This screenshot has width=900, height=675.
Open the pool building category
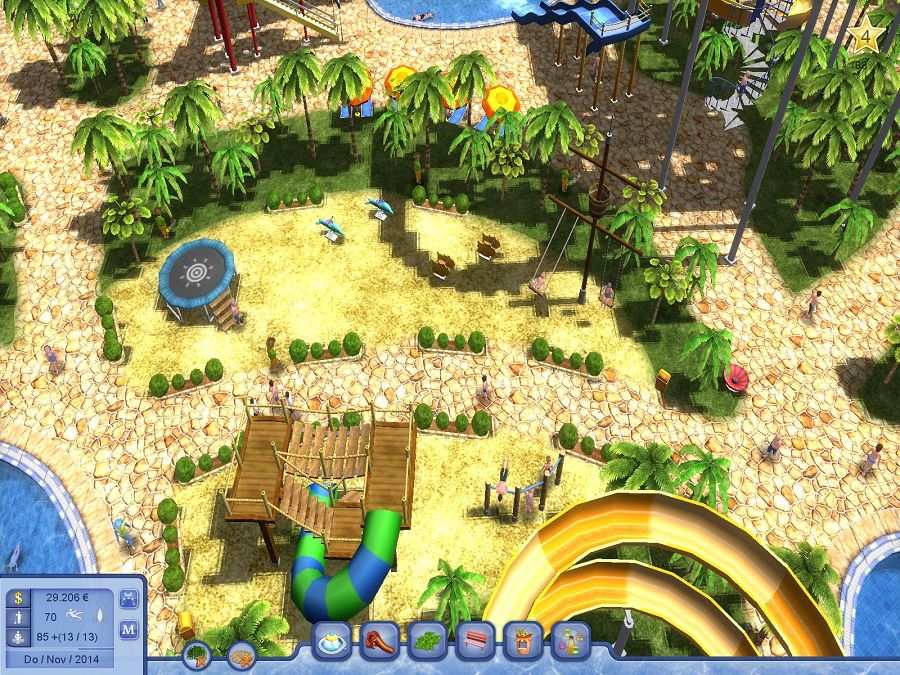click(x=333, y=640)
